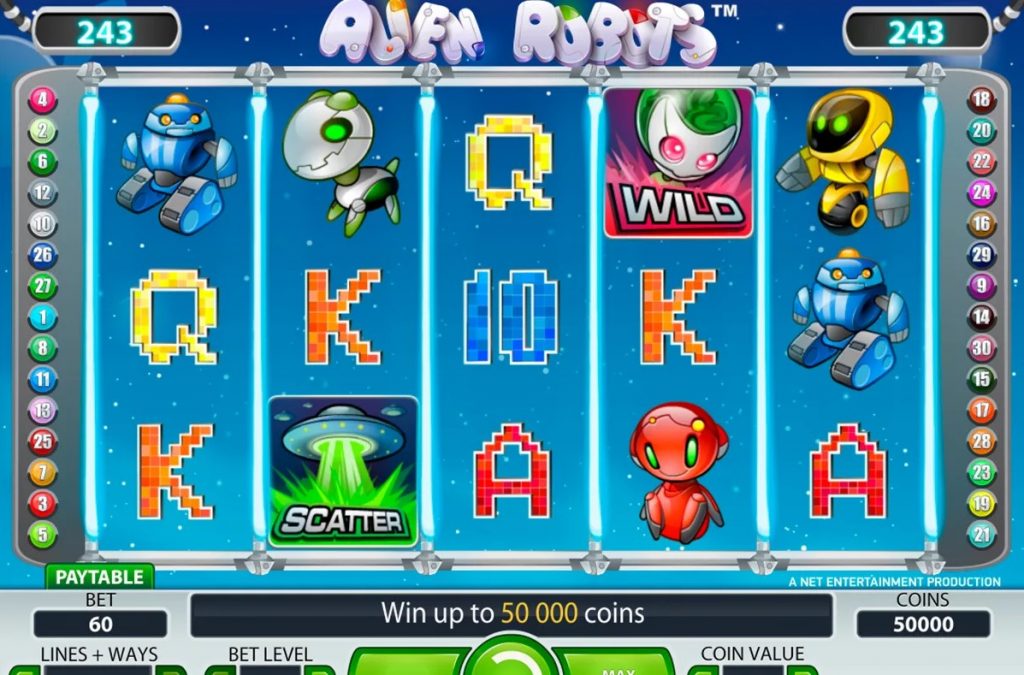
Task: Choose payline number 17 ball
Action: point(981,410)
